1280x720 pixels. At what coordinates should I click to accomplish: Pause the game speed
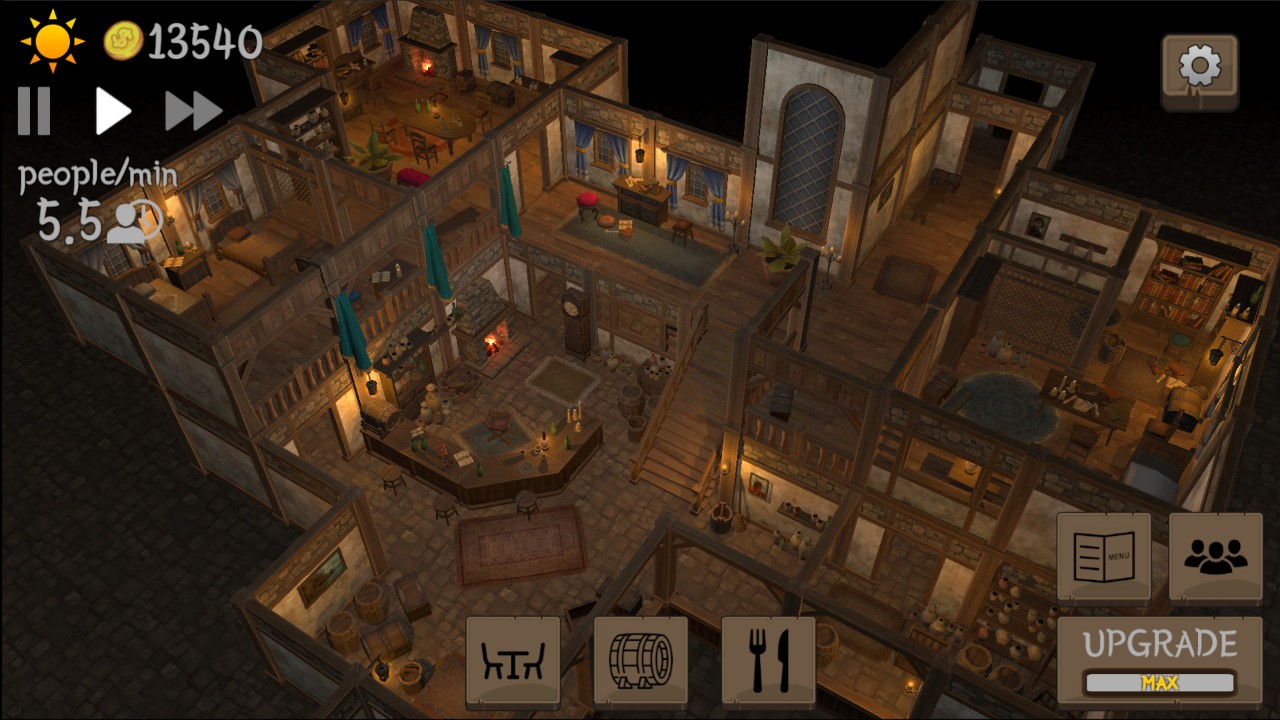34,110
